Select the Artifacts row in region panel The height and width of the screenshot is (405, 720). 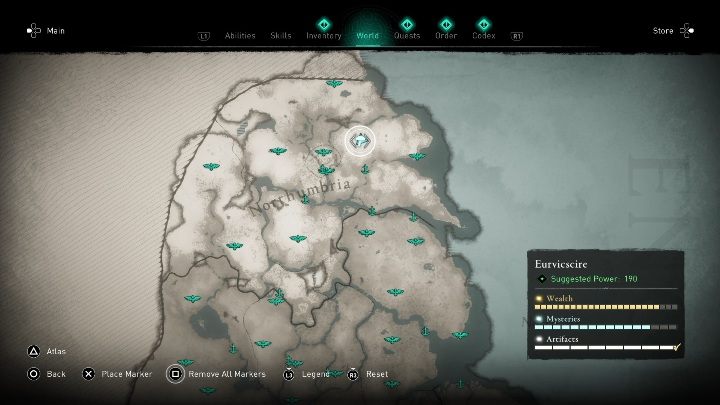pyautogui.click(x=606, y=343)
